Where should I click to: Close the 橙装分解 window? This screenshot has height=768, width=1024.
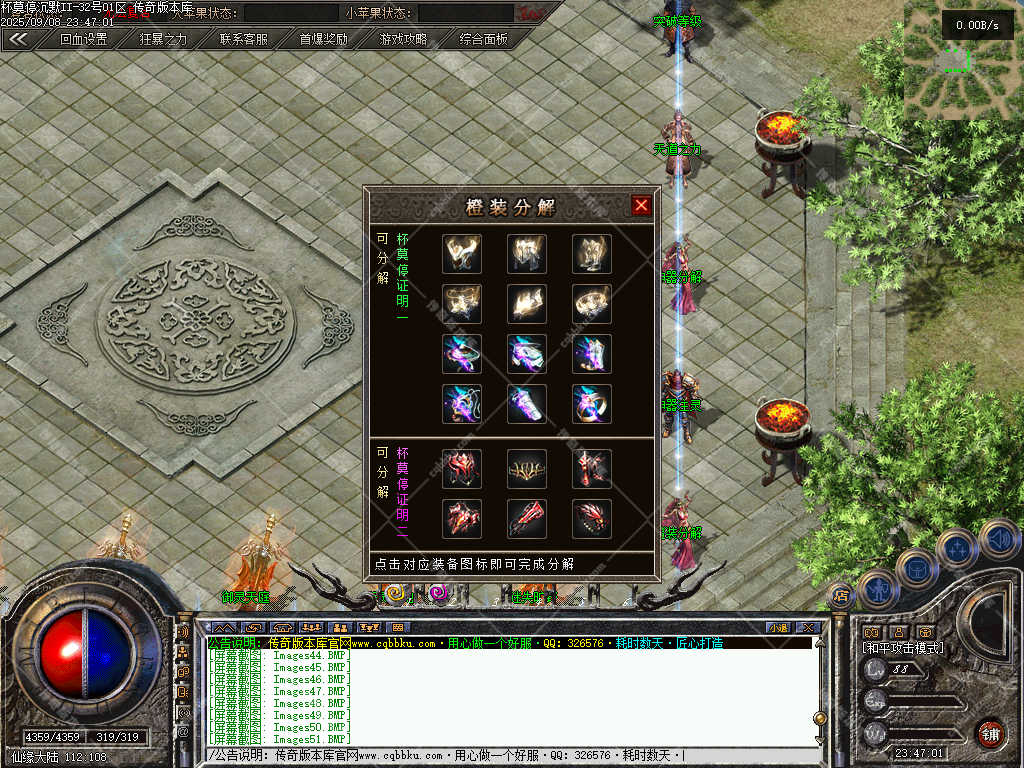point(641,206)
